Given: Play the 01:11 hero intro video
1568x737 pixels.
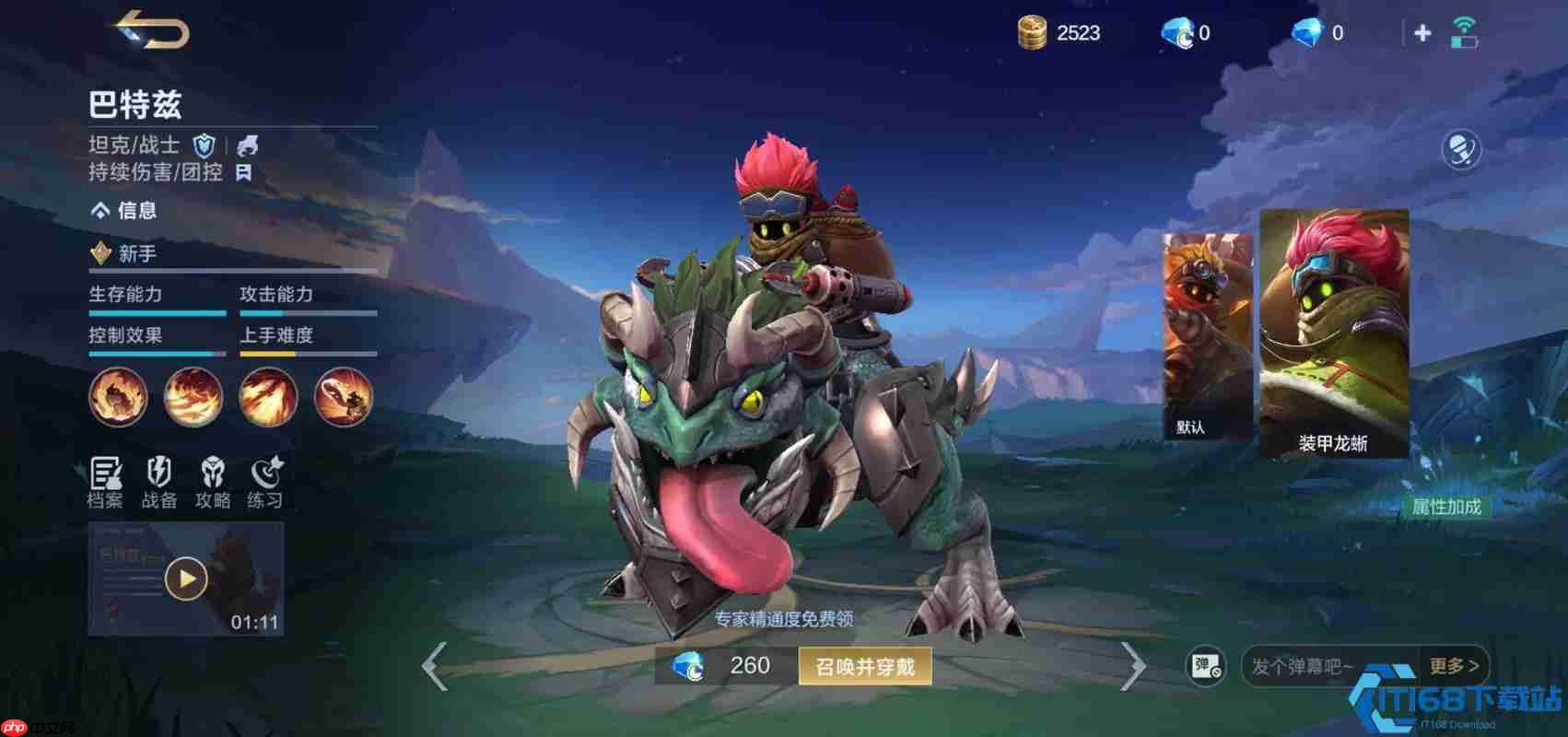Looking at the screenshot, I should [x=186, y=579].
